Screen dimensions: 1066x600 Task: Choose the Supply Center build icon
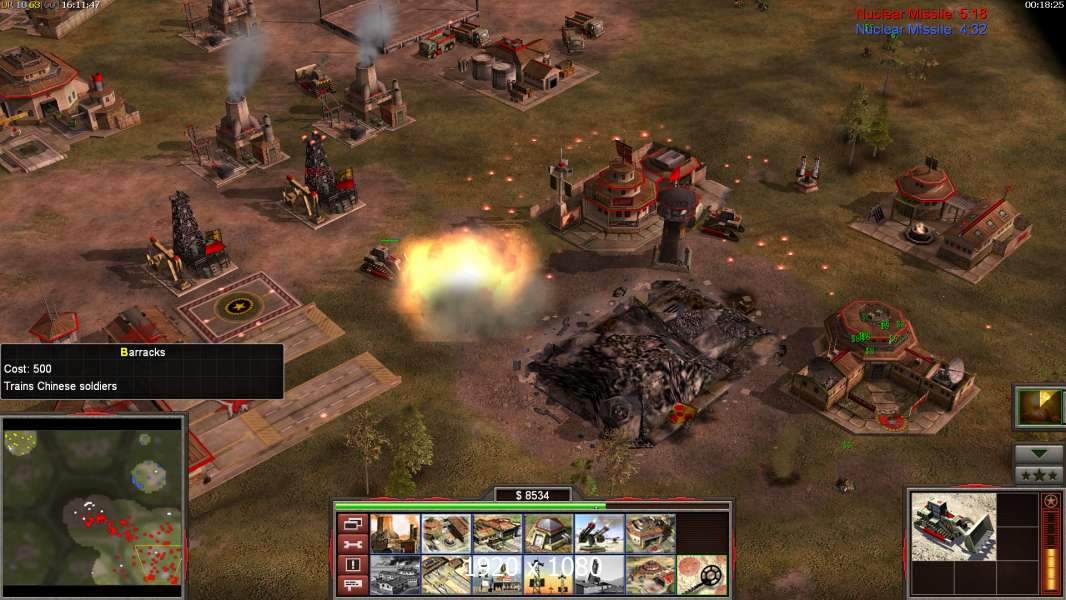click(497, 534)
